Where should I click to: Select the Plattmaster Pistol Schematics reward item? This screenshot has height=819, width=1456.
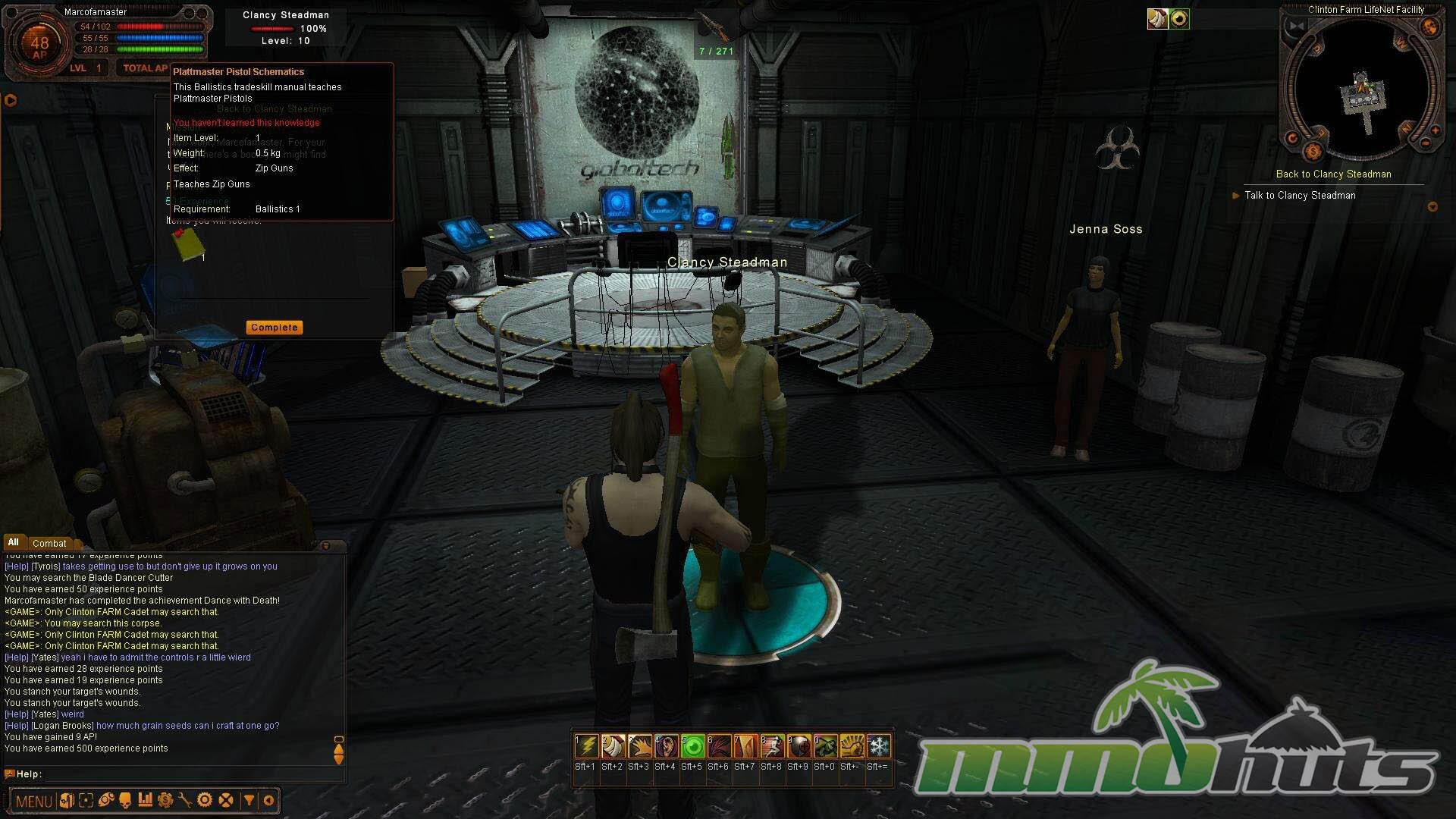pos(189,244)
